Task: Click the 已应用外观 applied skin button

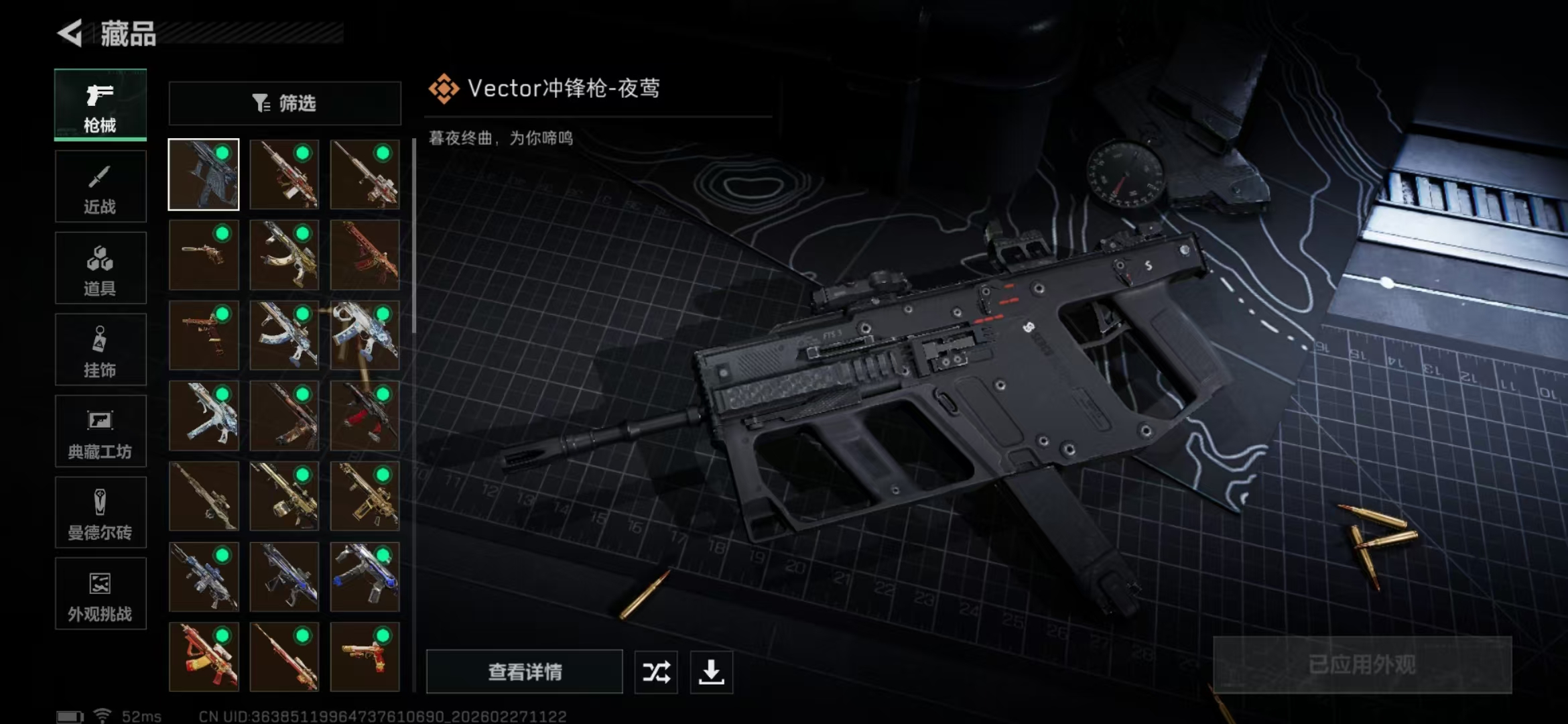Action: (x=1364, y=664)
